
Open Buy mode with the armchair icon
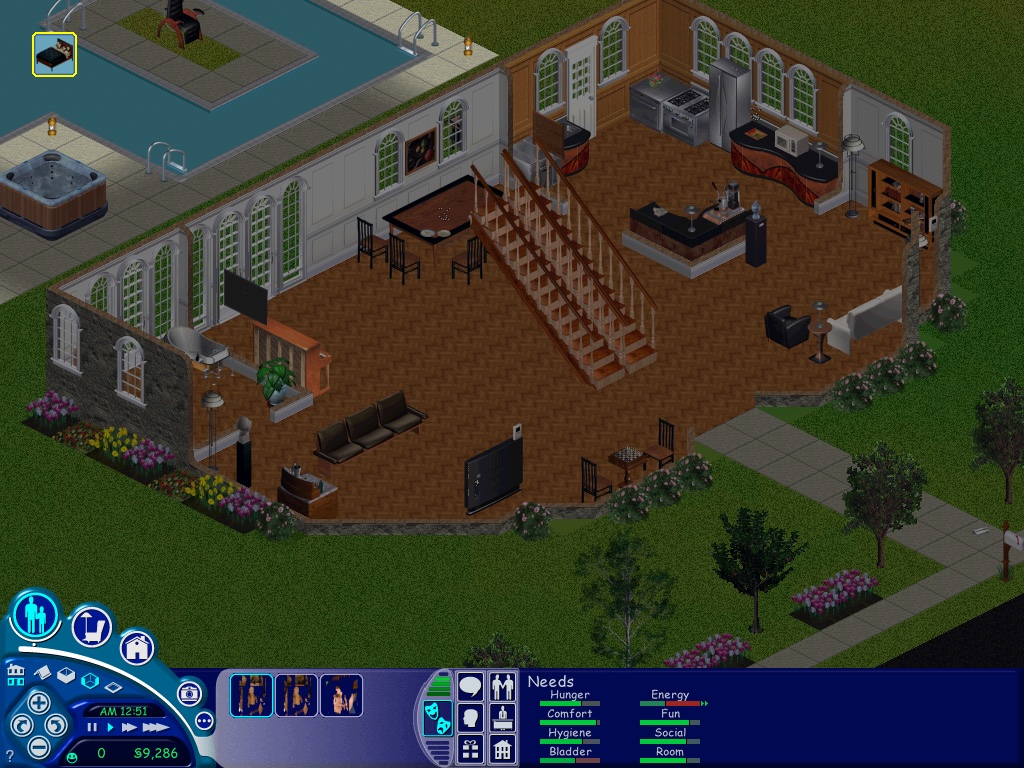point(91,627)
